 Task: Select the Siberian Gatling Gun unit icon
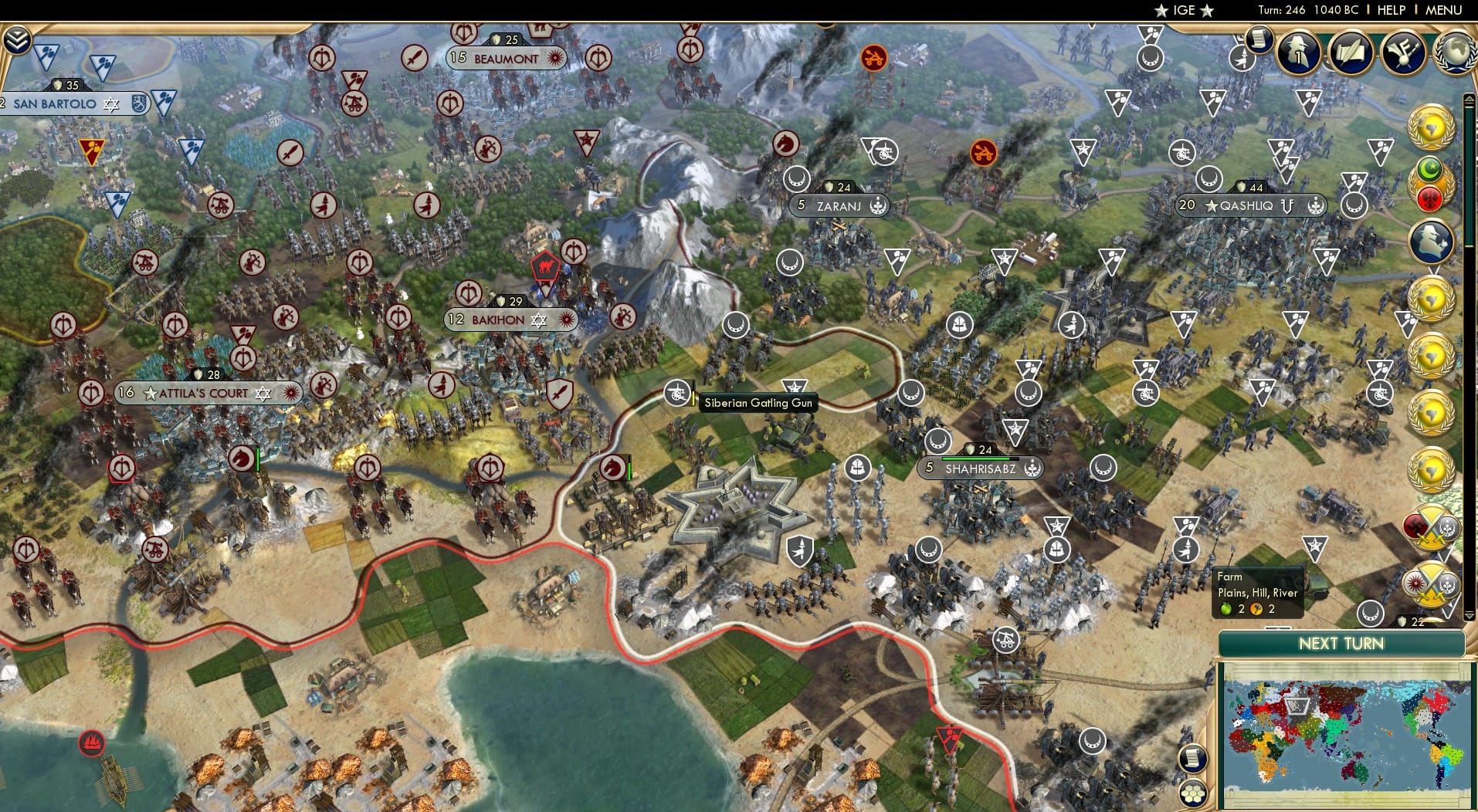pos(677,391)
